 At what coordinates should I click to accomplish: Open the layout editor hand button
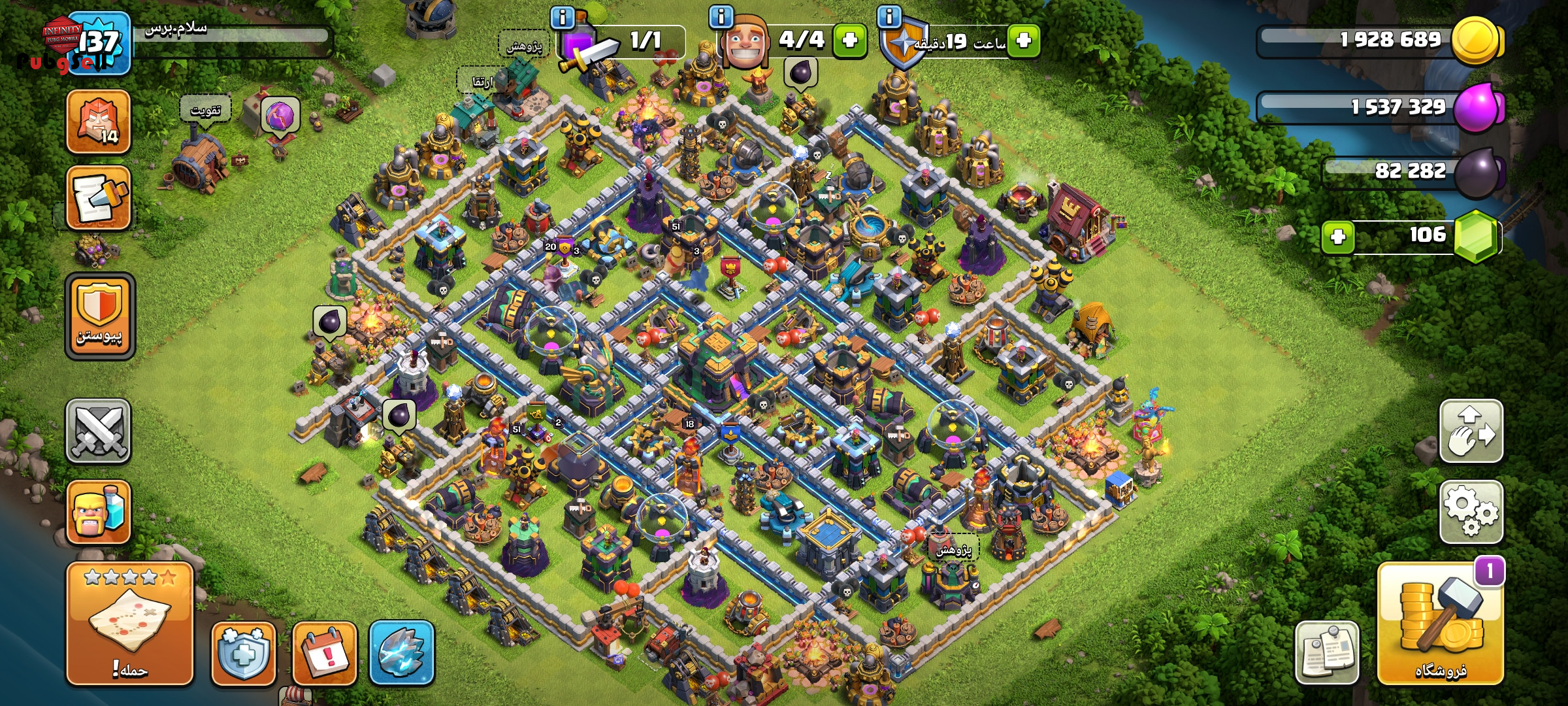point(1471,431)
